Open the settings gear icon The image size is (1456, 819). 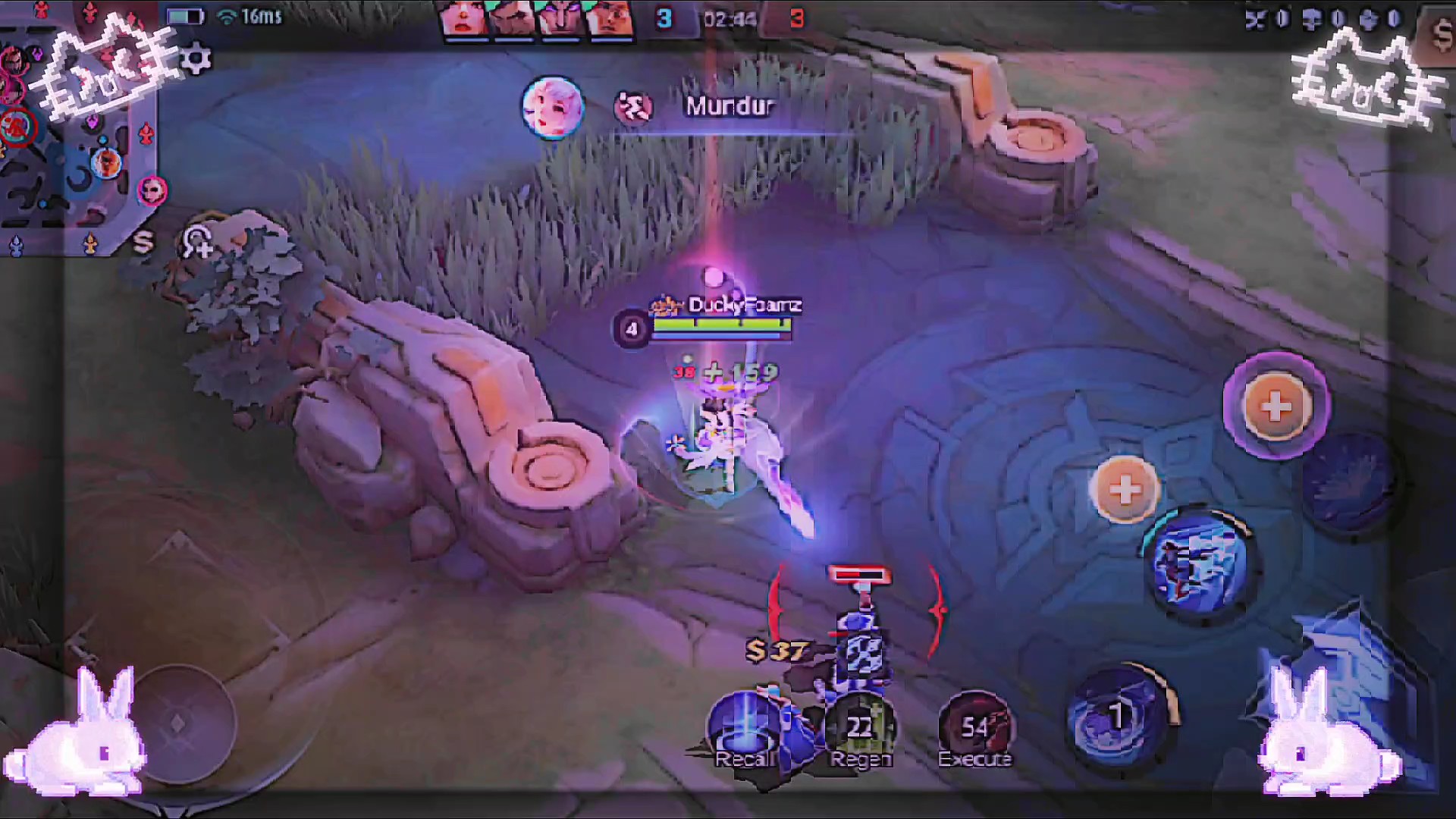196,58
